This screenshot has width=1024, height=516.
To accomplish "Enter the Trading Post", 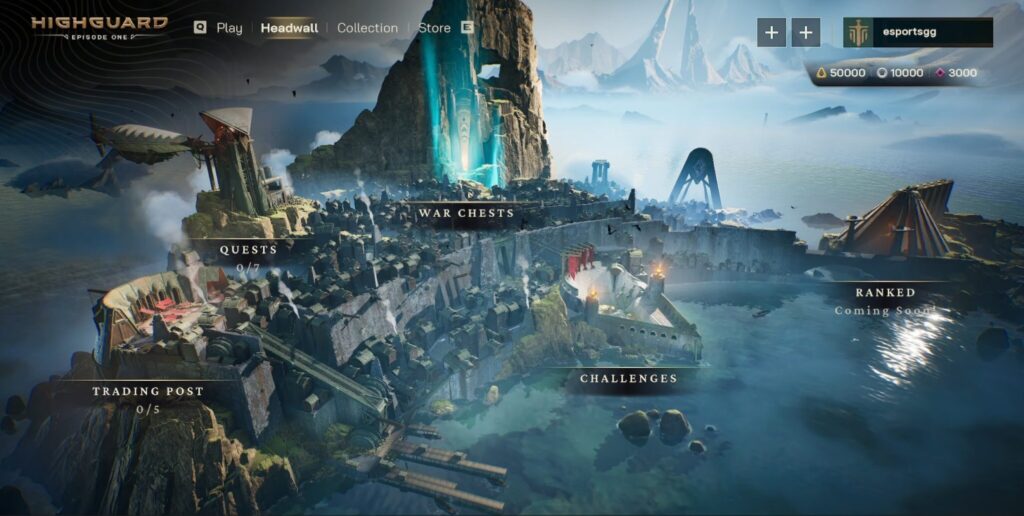I will tap(148, 391).
